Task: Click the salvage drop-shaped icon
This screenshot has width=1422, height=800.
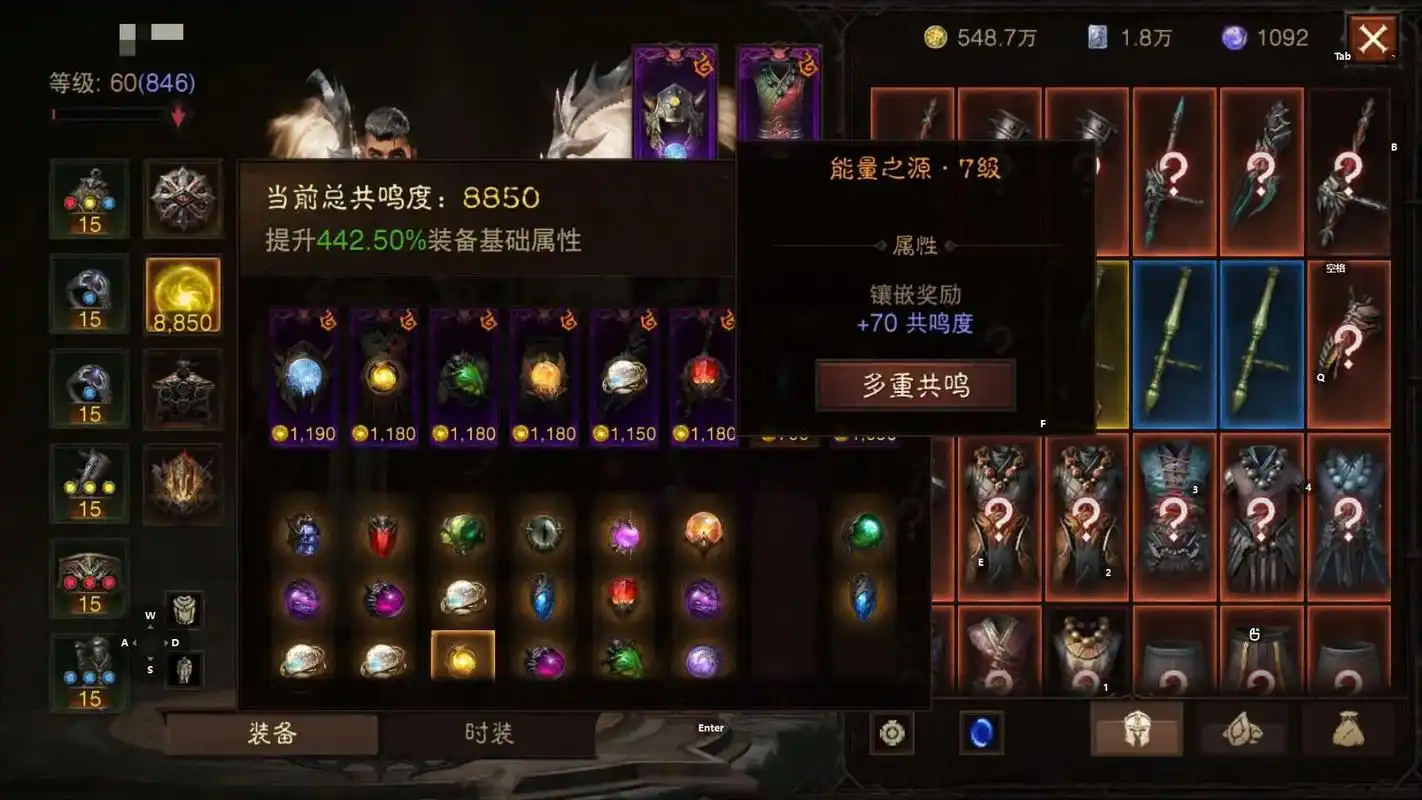Action: click(x=1244, y=733)
